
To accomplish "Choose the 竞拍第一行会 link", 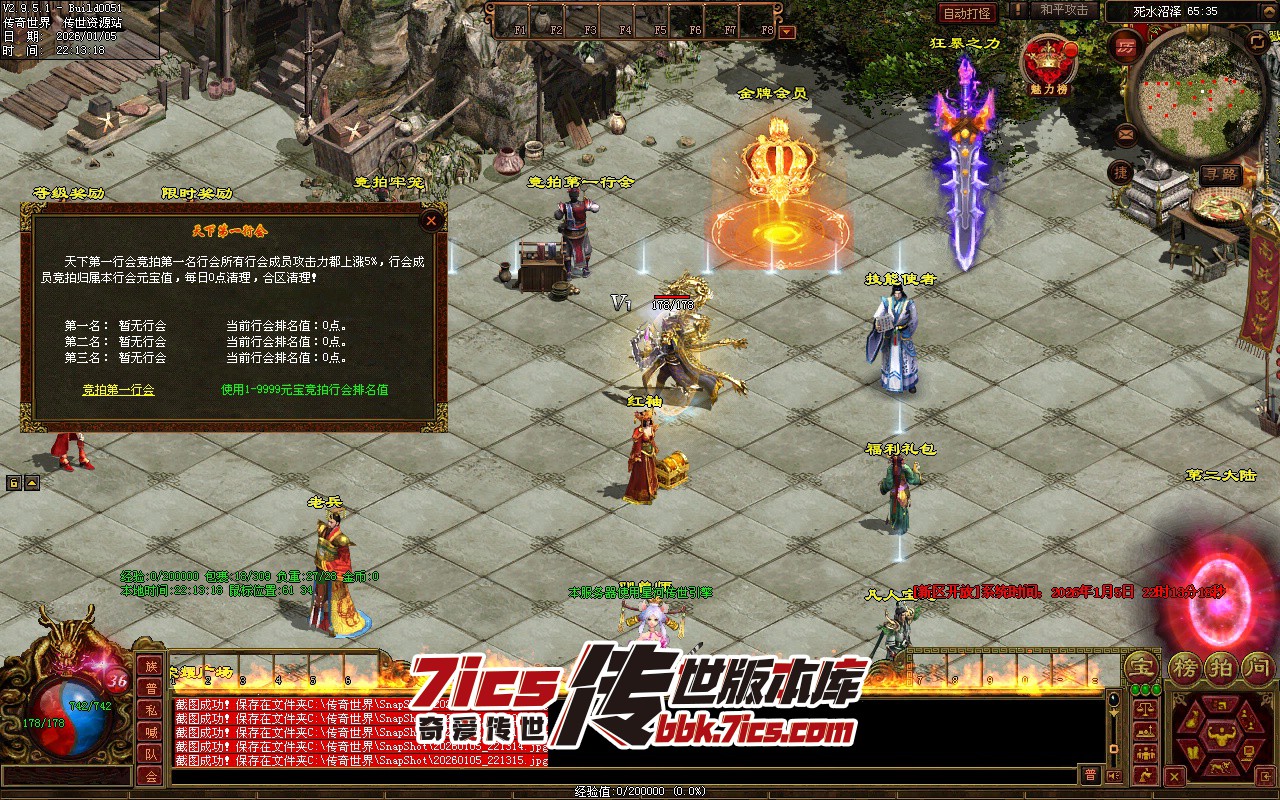I will 118,390.
